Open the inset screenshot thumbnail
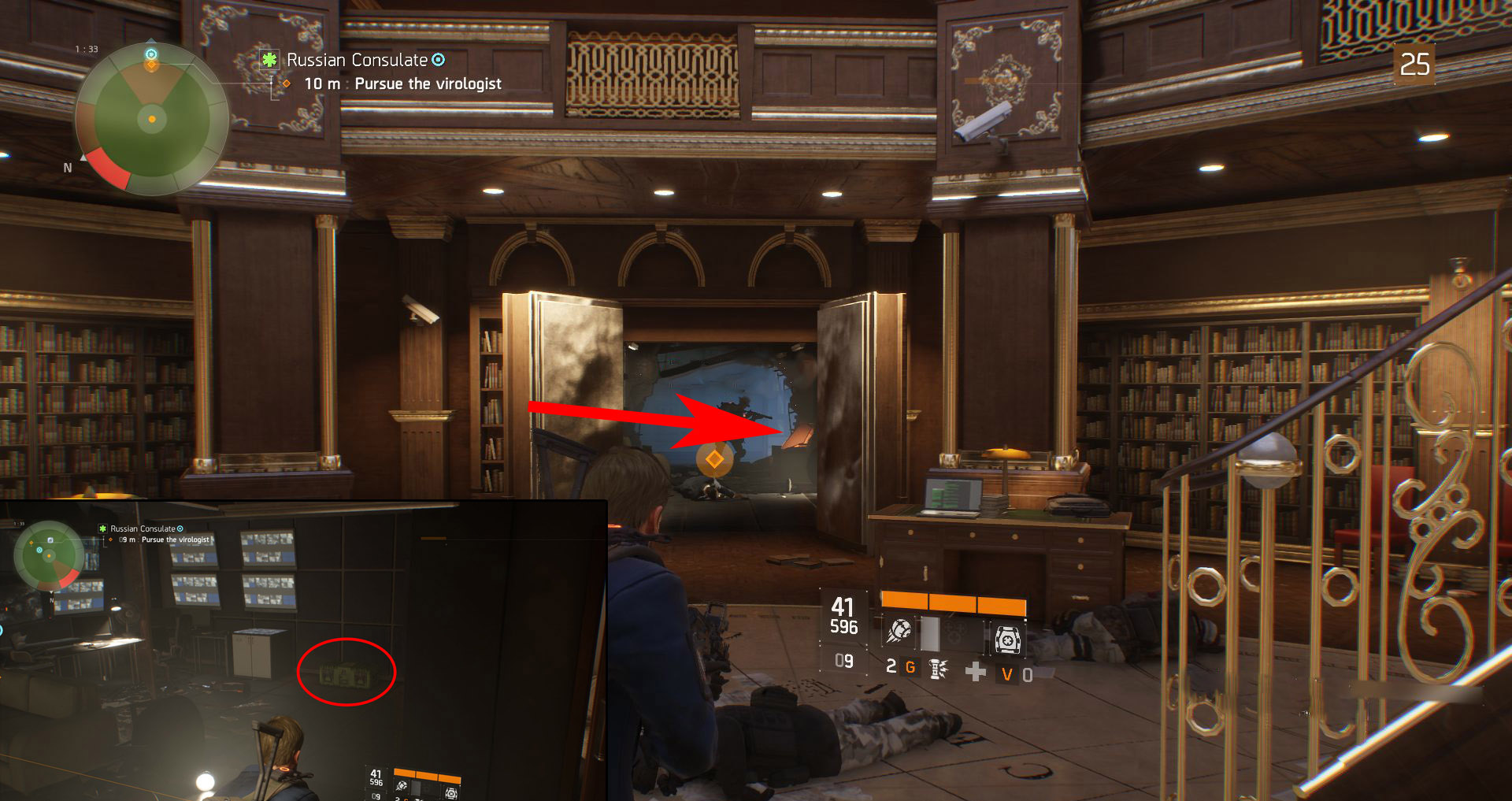 (x=303, y=651)
